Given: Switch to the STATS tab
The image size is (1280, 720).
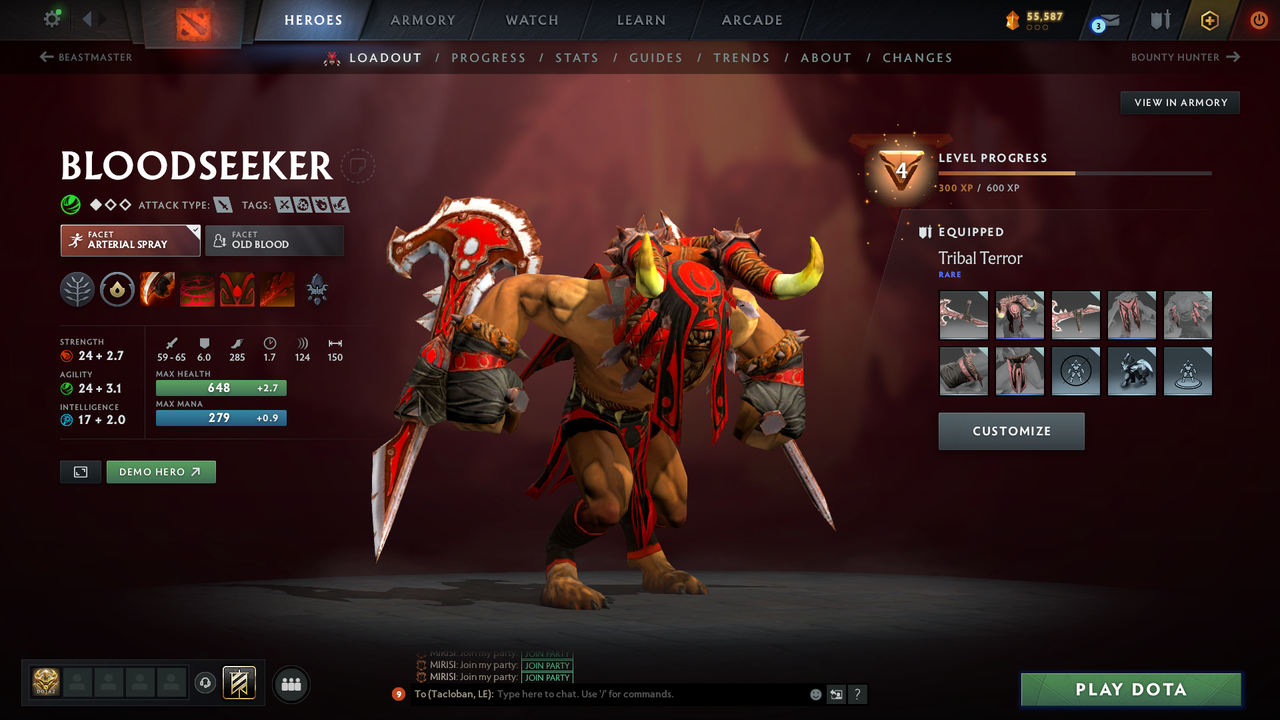Looking at the screenshot, I should (x=577, y=57).
